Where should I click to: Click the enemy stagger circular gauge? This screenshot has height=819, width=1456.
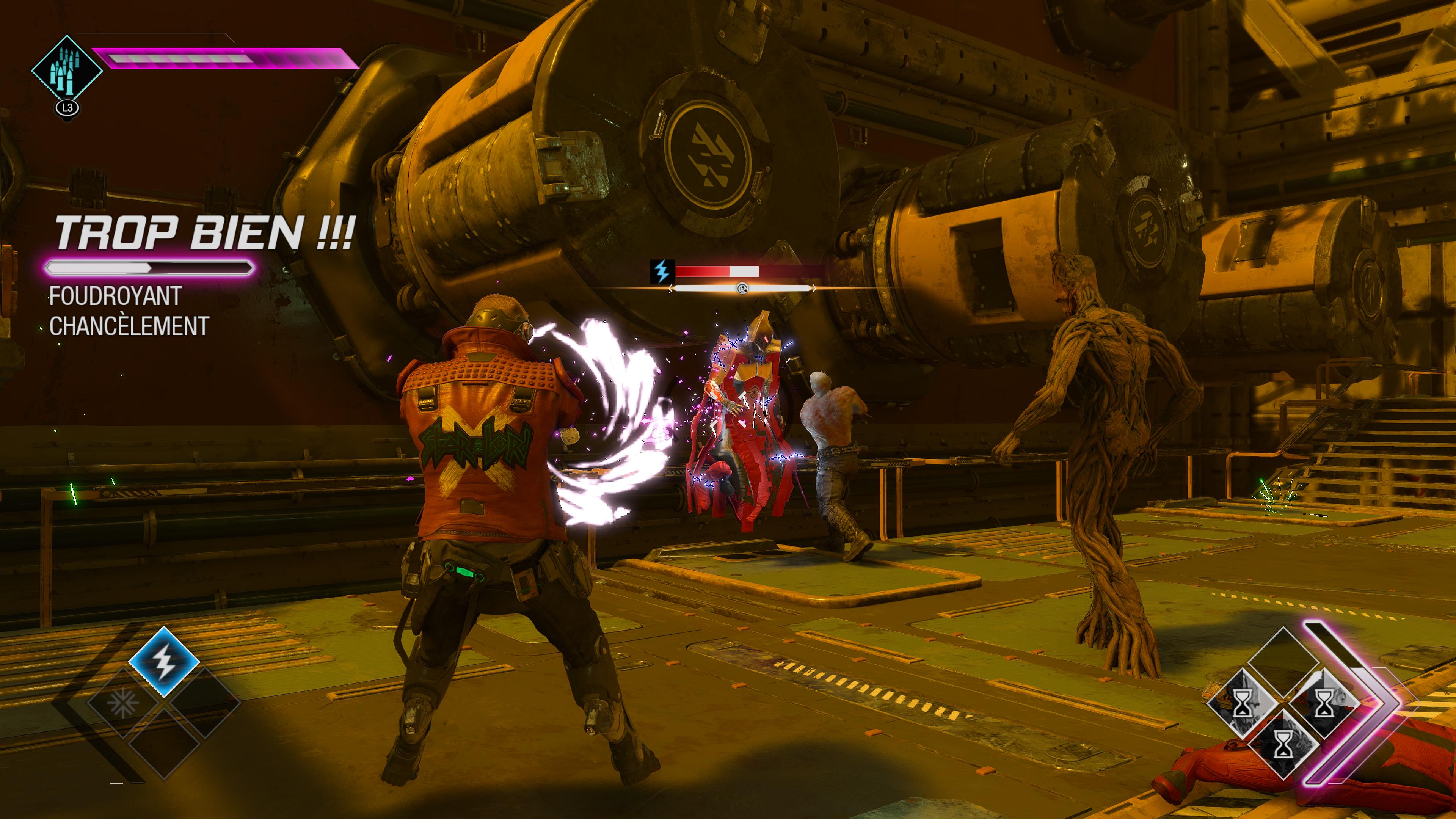pos(742,288)
